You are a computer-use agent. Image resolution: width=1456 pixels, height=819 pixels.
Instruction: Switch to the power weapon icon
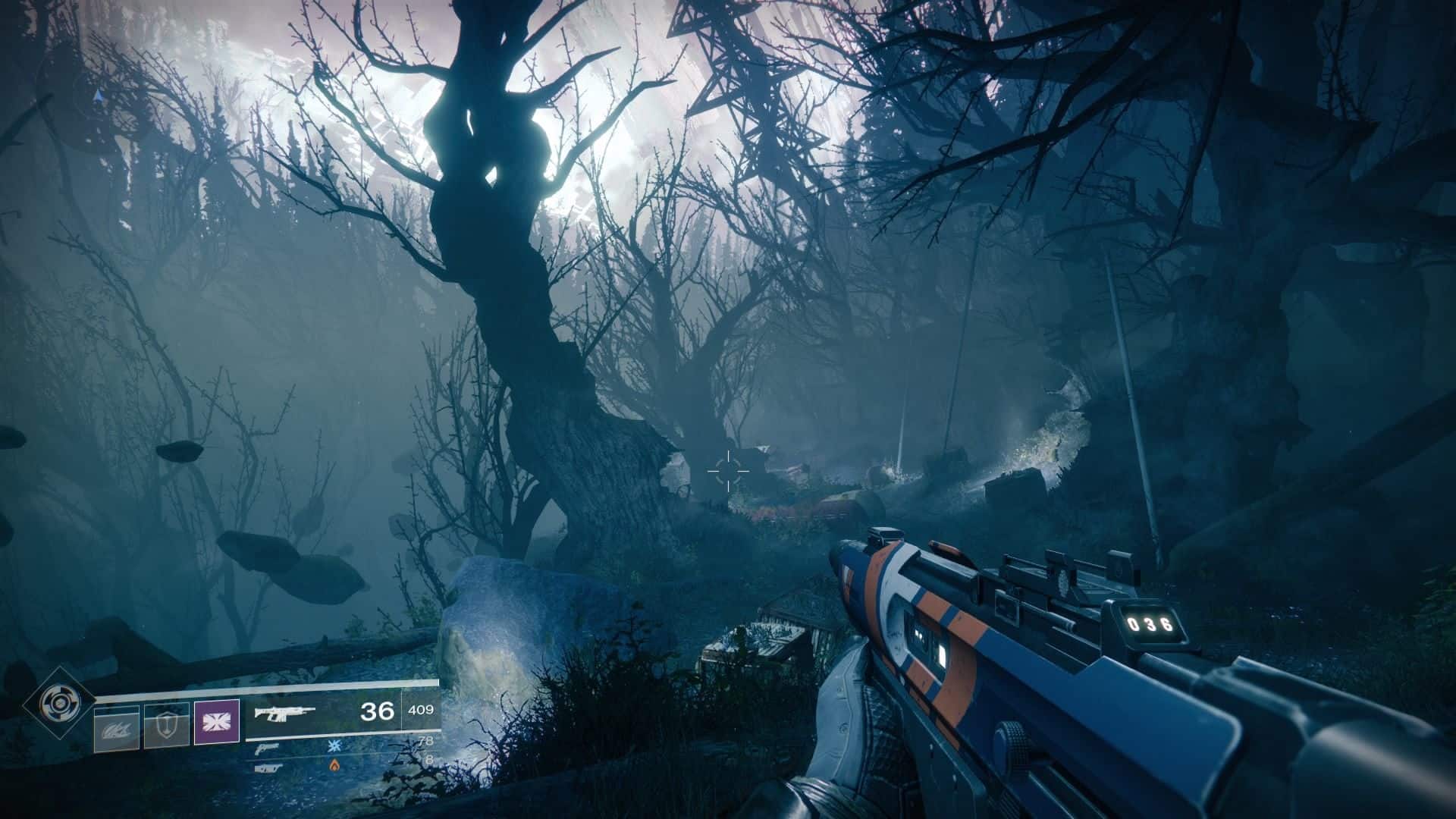coord(265,767)
